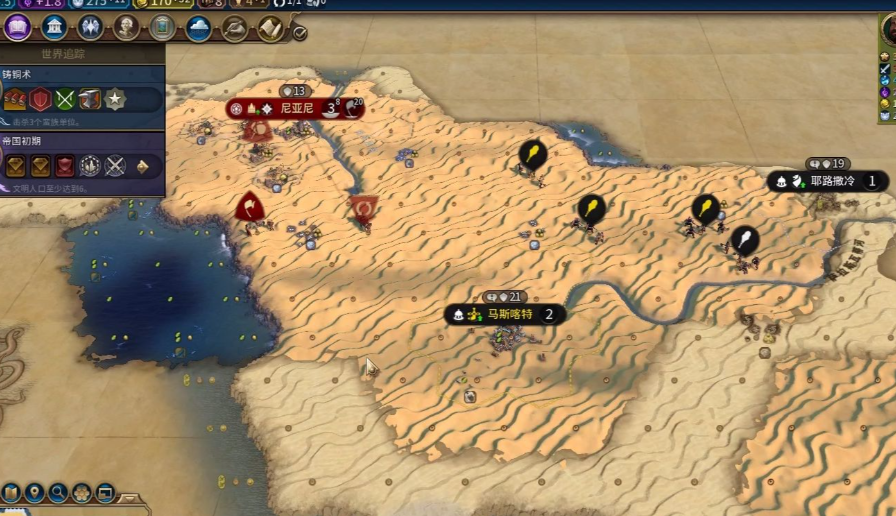Select the 尼亚尼 city banner
Viewport: 896px width, 516px height.
pyautogui.click(x=296, y=108)
